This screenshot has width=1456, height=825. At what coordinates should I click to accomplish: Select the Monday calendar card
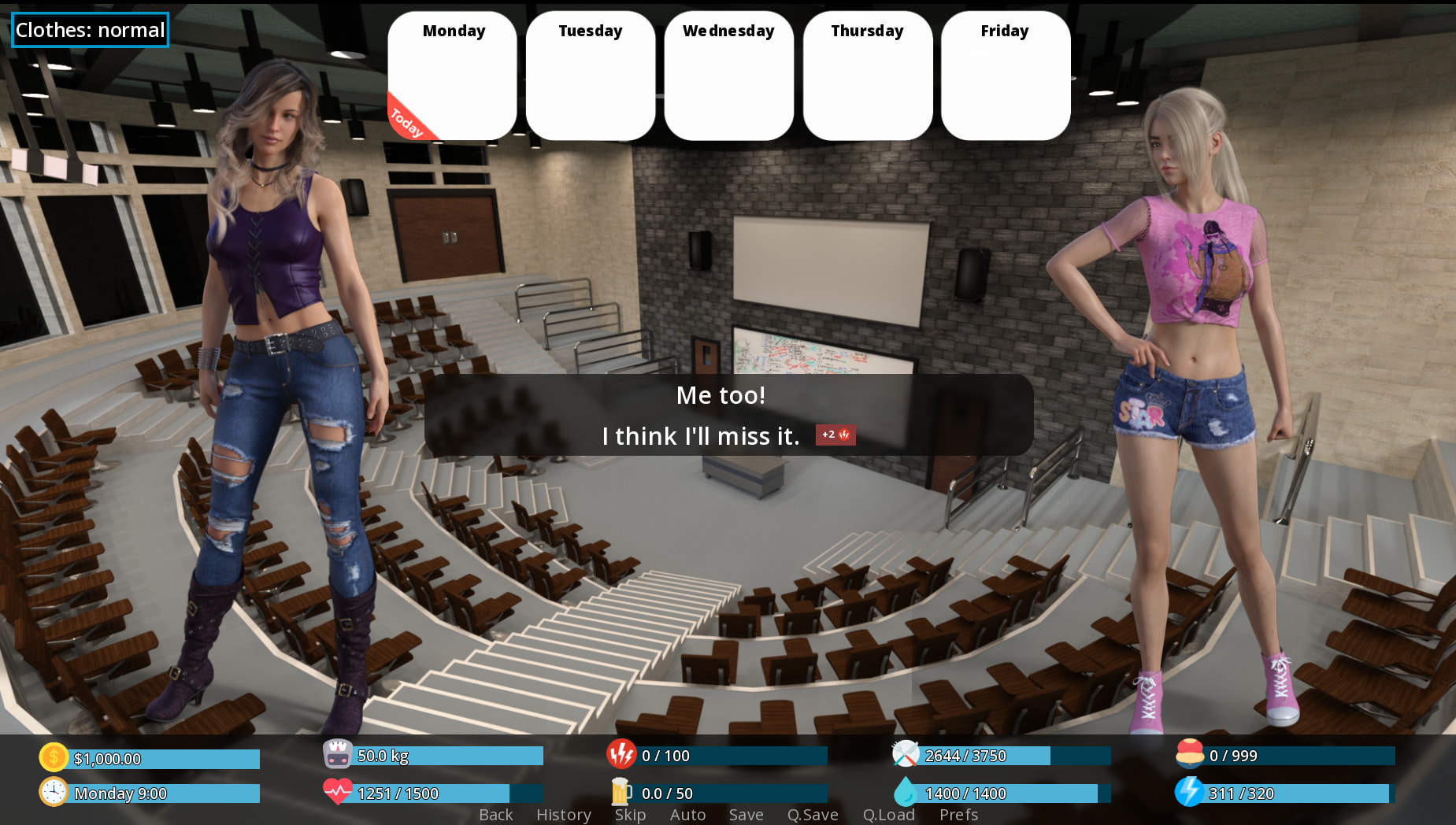point(453,76)
